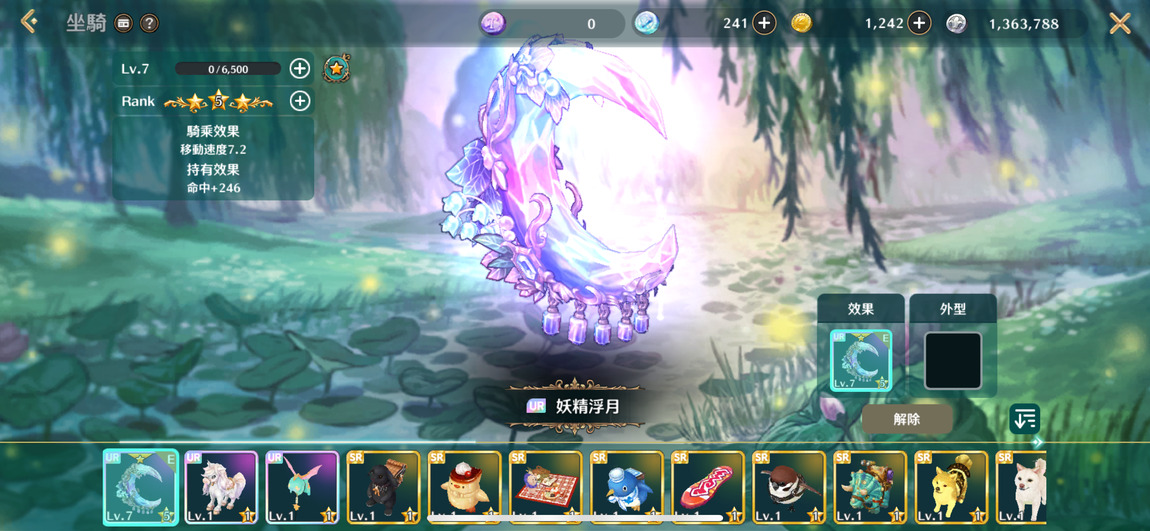Image resolution: width=1150 pixels, height=531 pixels.
Task: Open the star medal icon beside the level bar
Action: [x=336, y=68]
